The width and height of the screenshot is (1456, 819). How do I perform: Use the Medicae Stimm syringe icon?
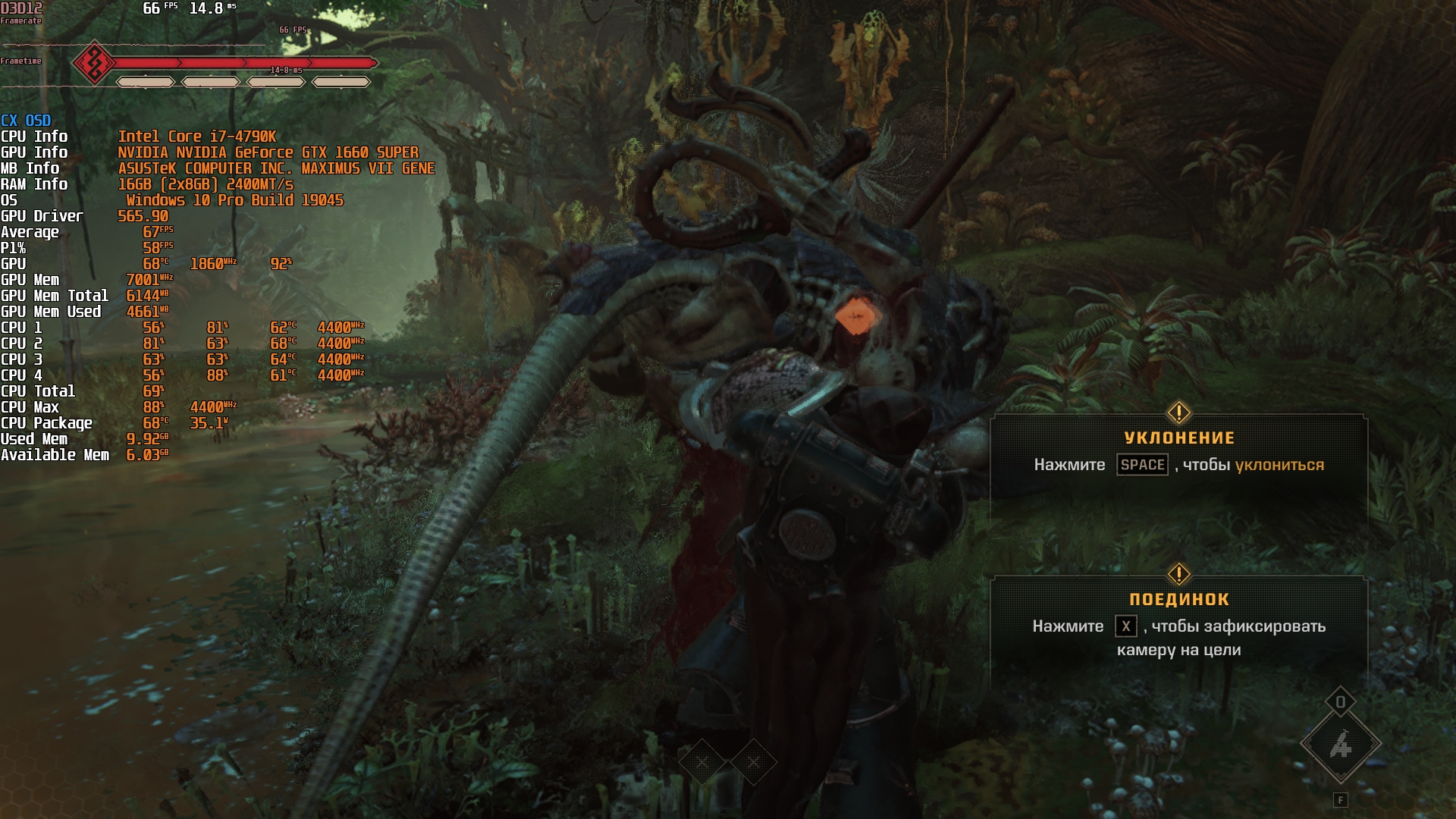(1340, 745)
